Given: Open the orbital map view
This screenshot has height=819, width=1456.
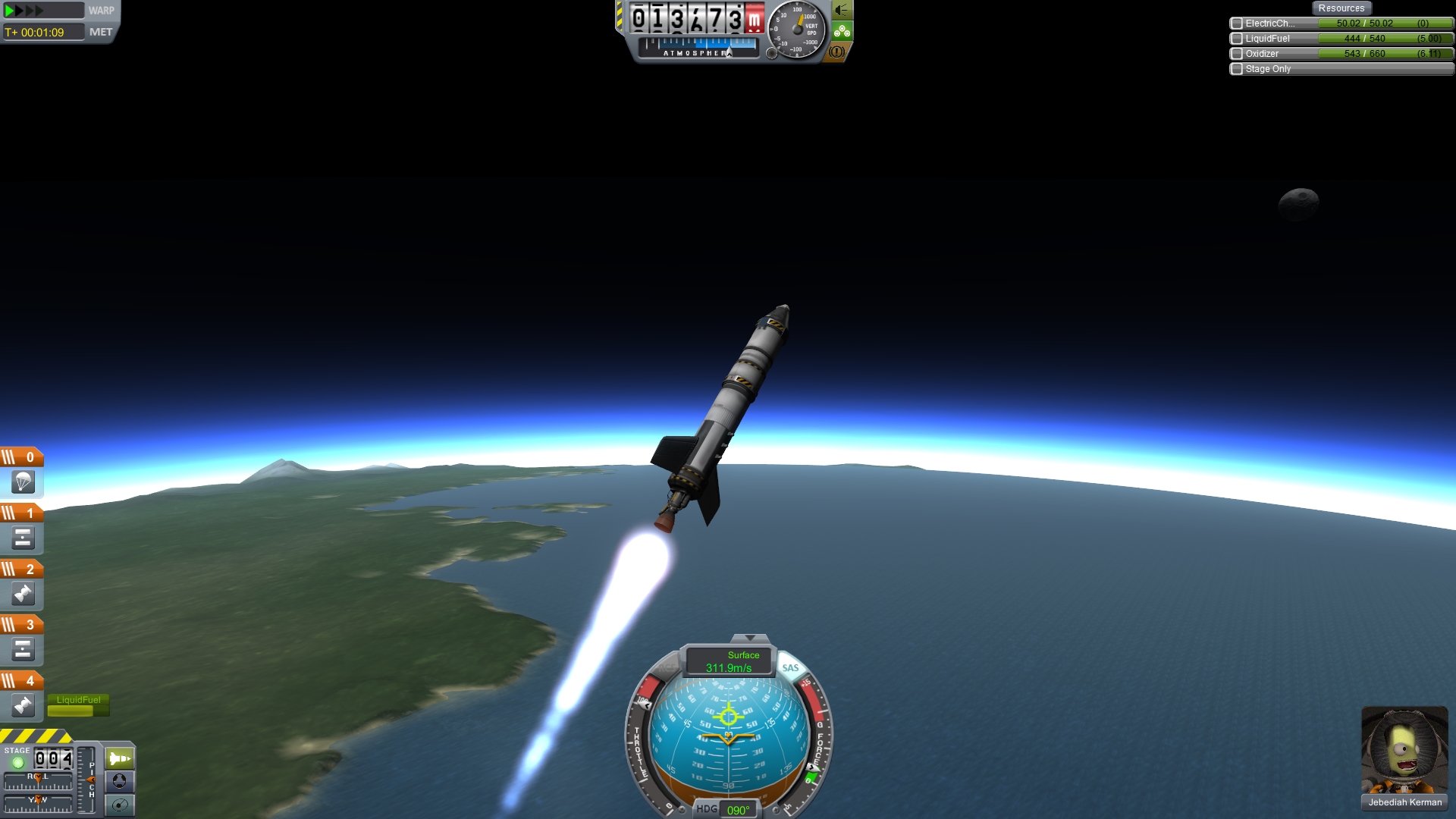Looking at the screenshot, I should click(x=120, y=805).
